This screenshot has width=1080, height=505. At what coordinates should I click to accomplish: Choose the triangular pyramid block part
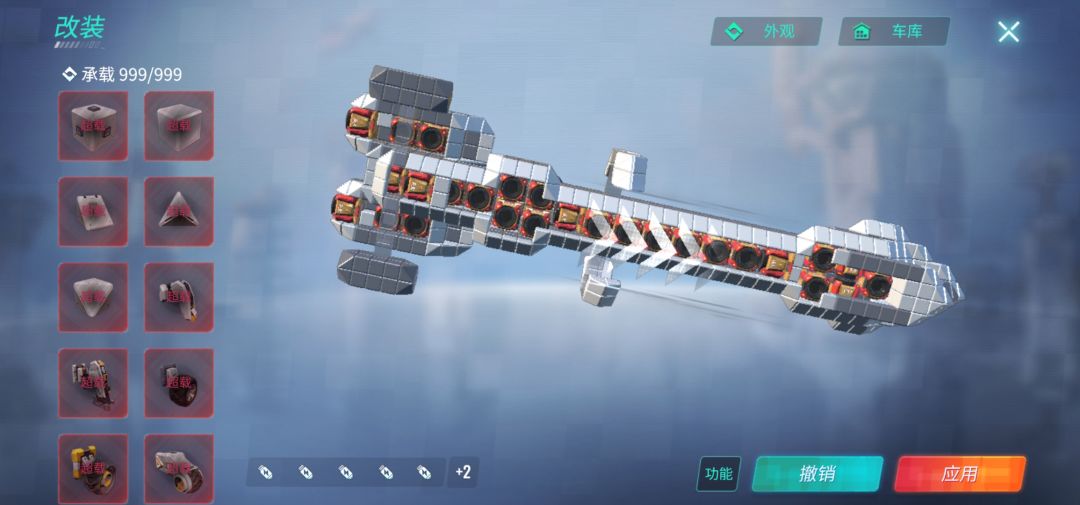pyautogui.click(x=179, y=211)
